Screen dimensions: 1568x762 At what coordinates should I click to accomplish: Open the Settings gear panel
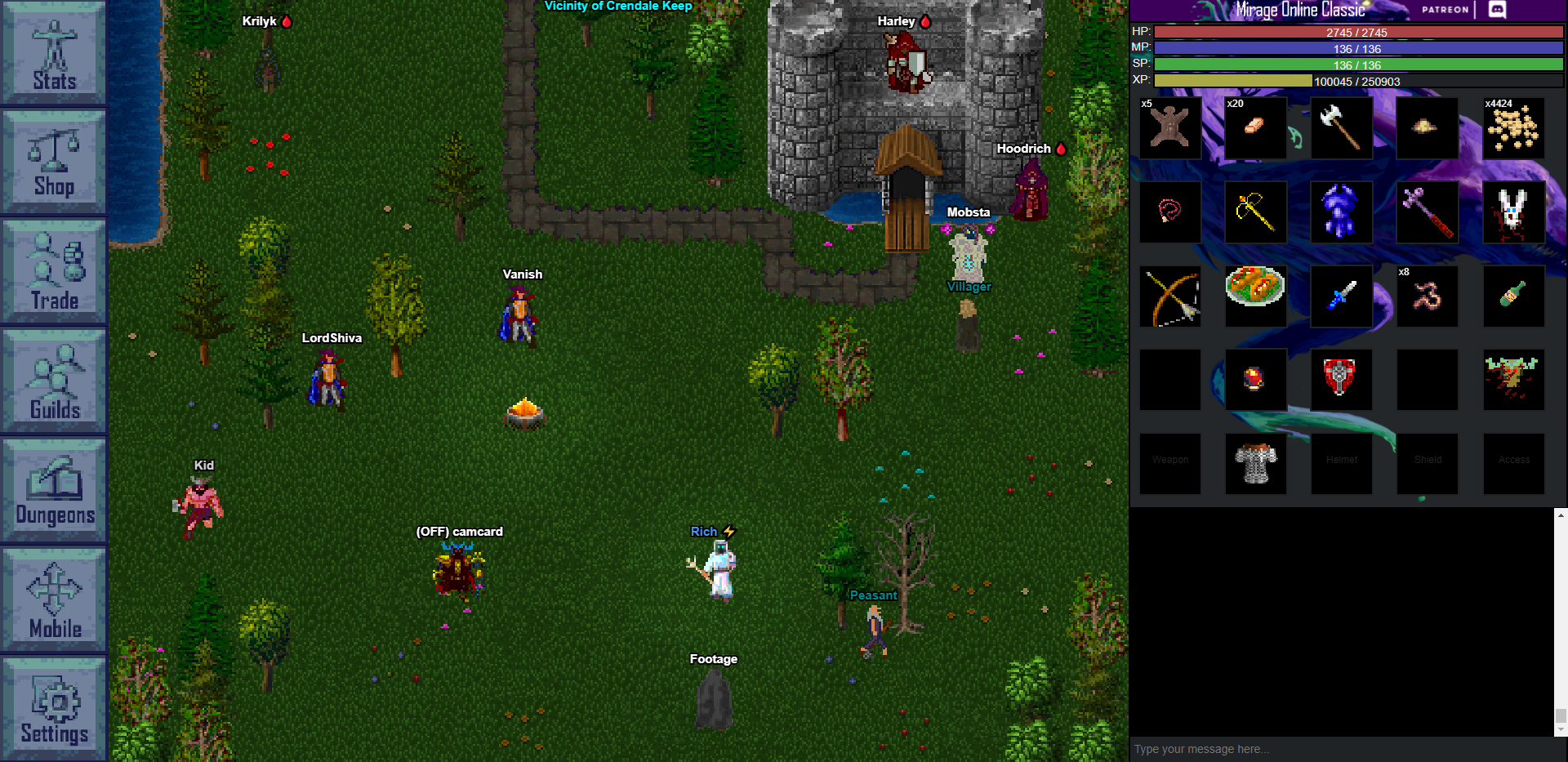point(53,706)
